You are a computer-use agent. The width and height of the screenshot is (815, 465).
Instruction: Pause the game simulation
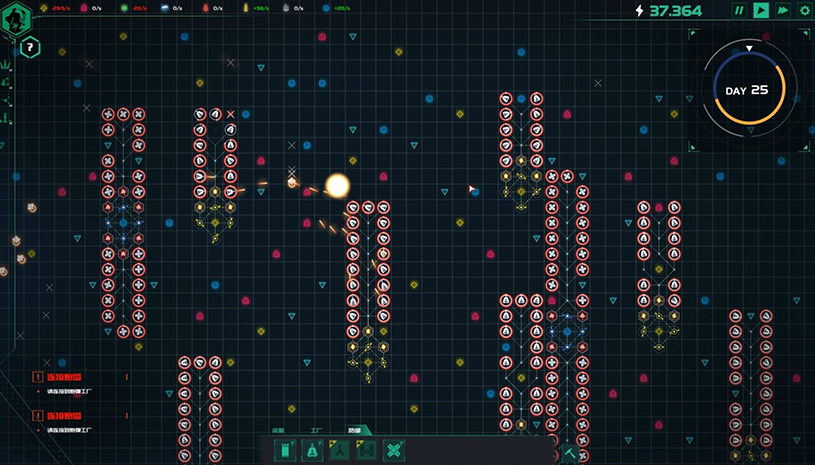tap(739, 11)
